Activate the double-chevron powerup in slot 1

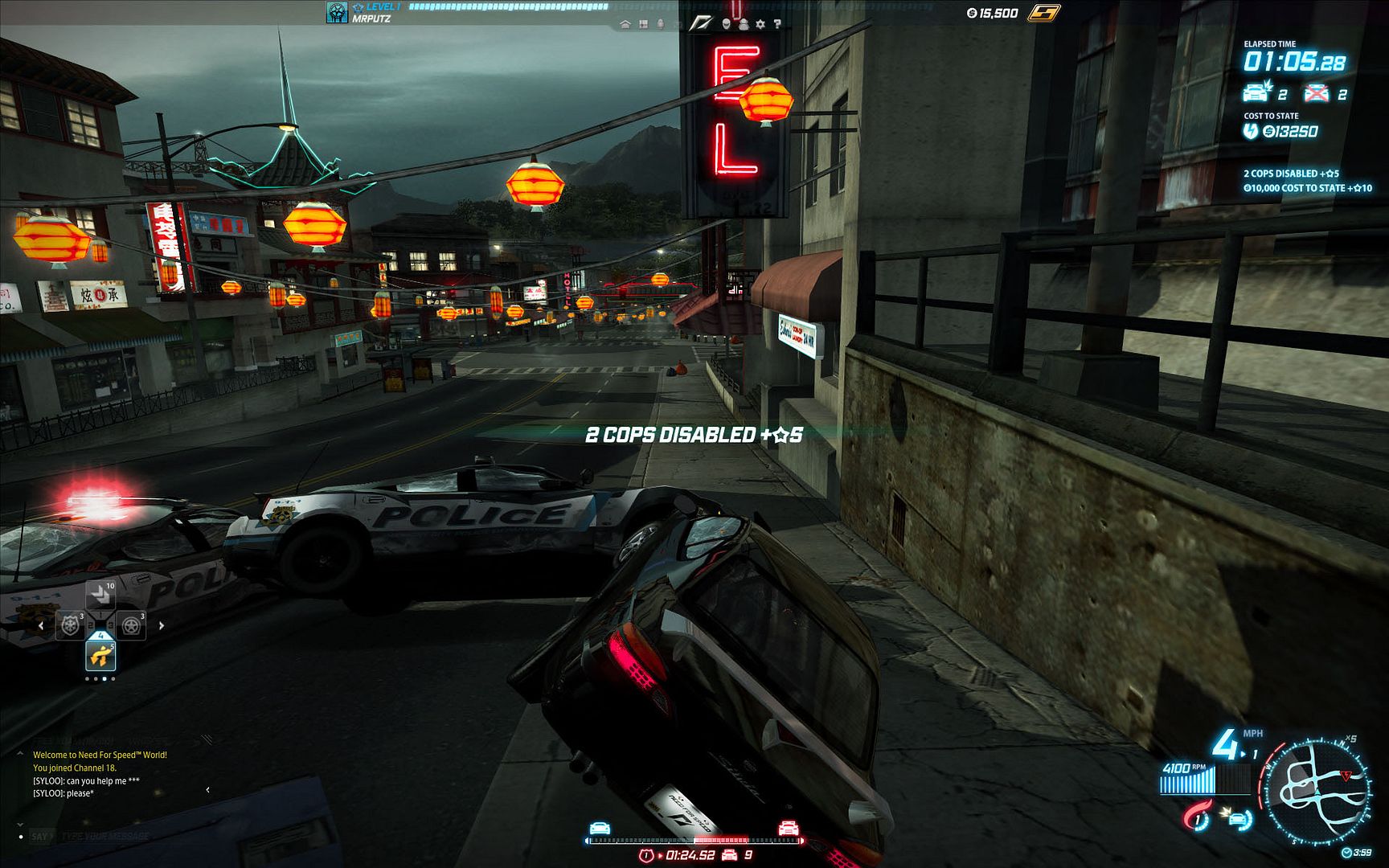[100, 596]
